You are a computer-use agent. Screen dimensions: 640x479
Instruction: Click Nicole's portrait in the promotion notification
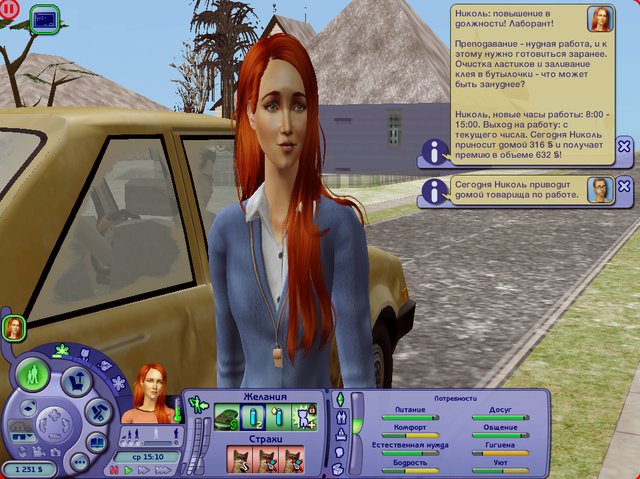coord(600,19)
